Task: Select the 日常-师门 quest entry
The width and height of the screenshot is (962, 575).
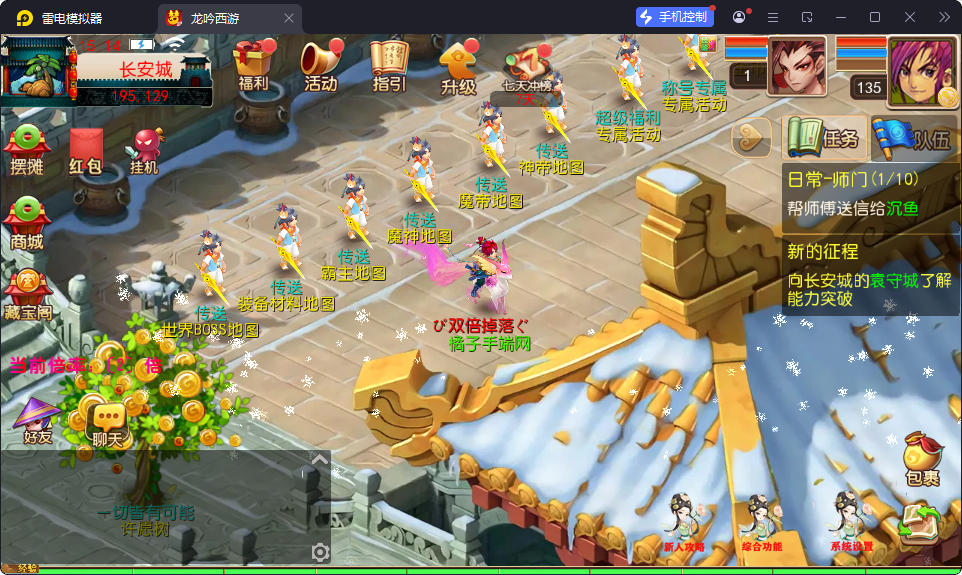Action: point(868,194)
